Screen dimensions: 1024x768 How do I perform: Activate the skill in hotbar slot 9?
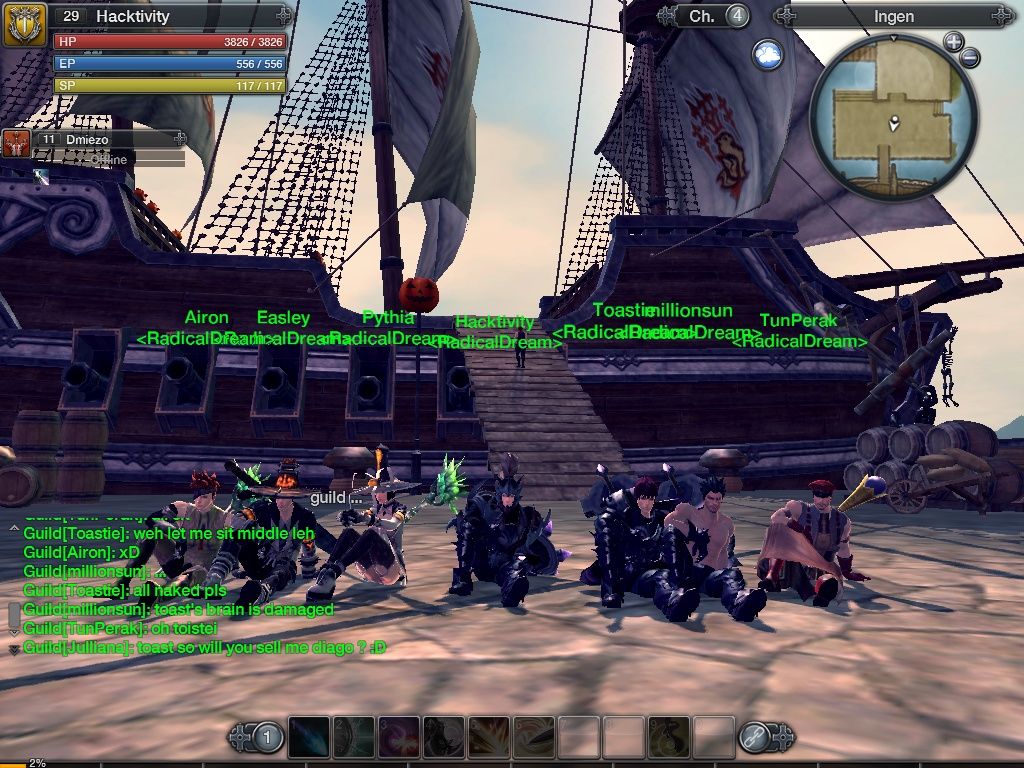(669, 737)
